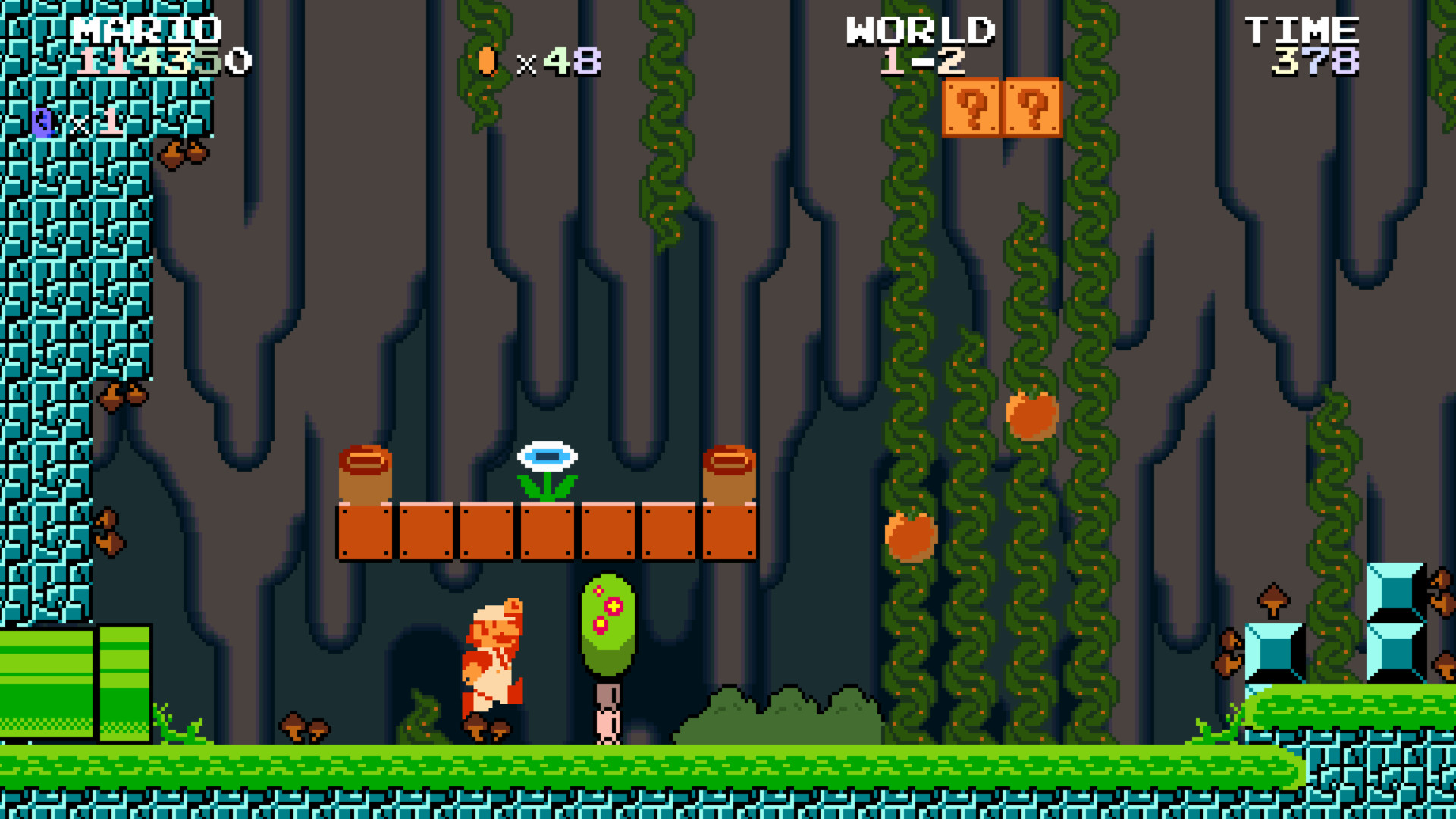Click the coin counter icon in the HUD
This screenshot has height=819, width=1456.
pos(487,62)
